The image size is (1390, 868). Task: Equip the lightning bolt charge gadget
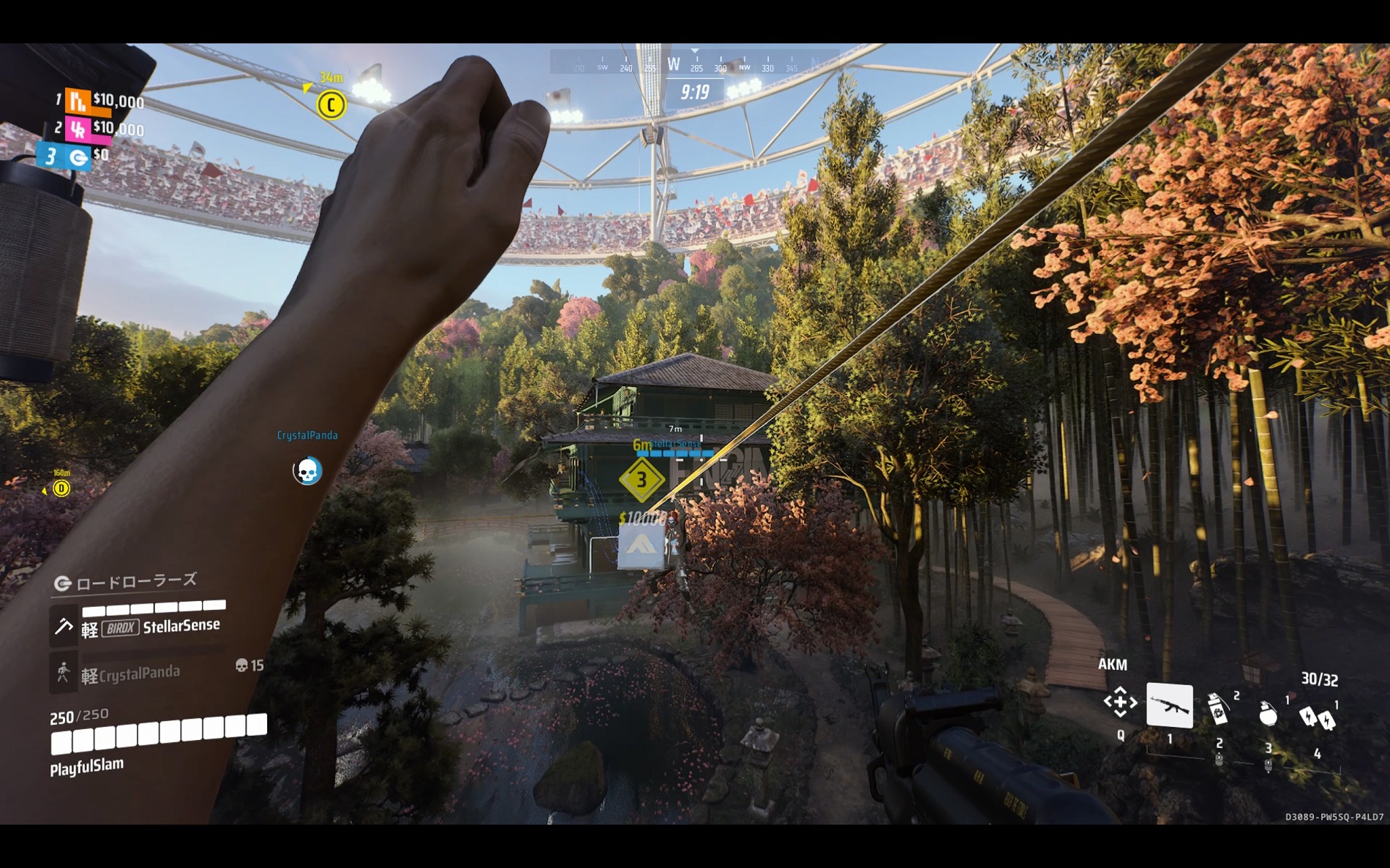tap(1317, 717)
